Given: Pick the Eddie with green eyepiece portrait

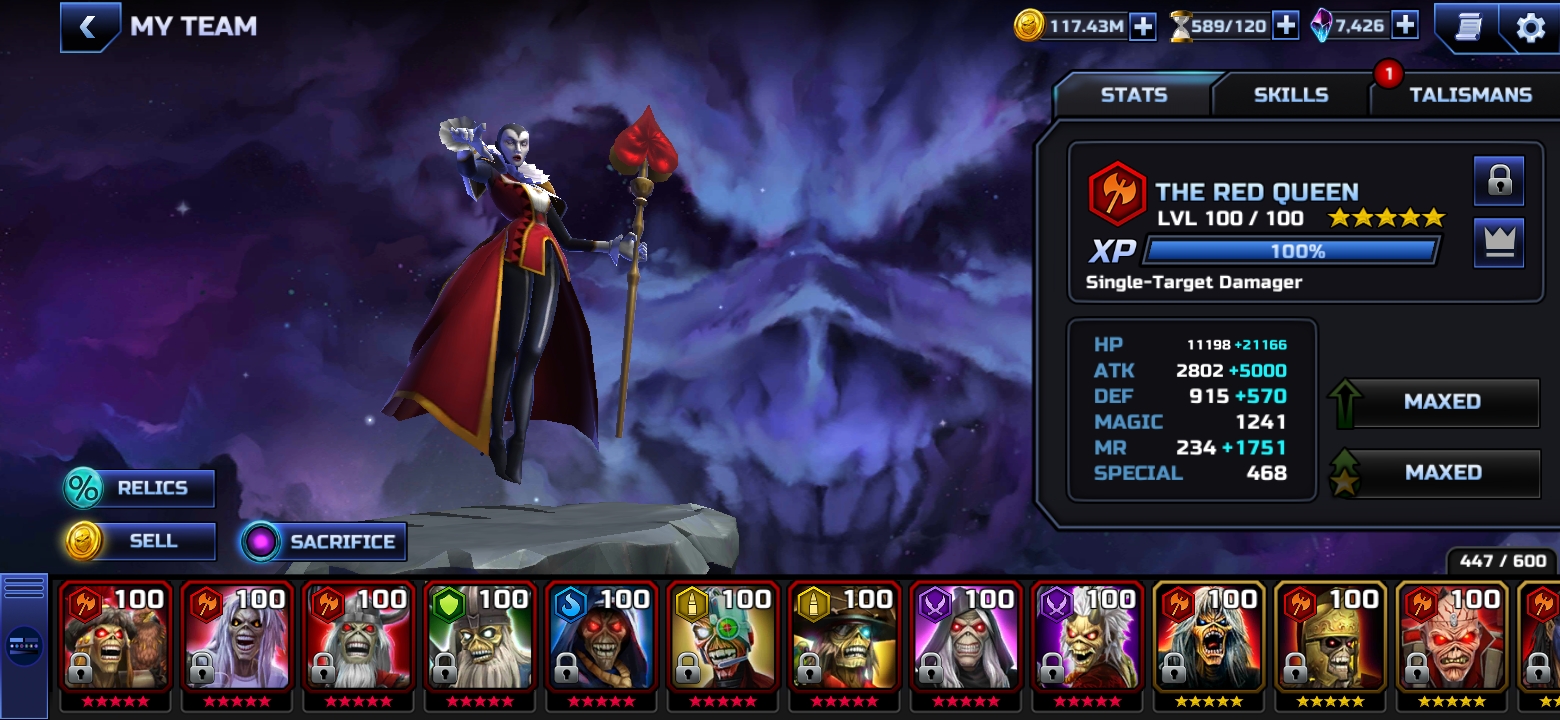Looking at the screenshot, I should 724,638.
